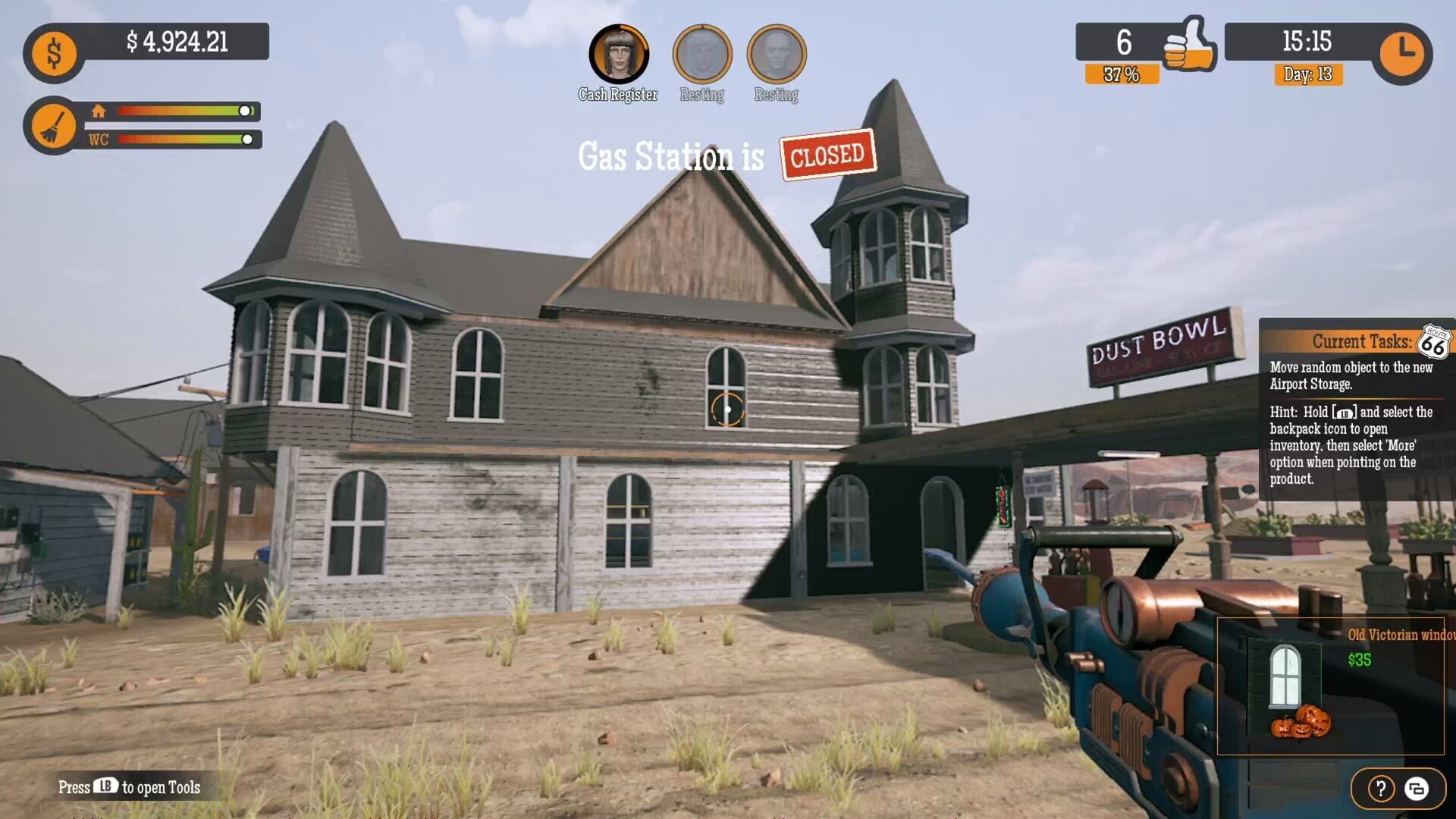Open the Old Victorian window item panel
Image resolution: width=1456 pixels, height=819 pixels.
tap(1335, 686)
